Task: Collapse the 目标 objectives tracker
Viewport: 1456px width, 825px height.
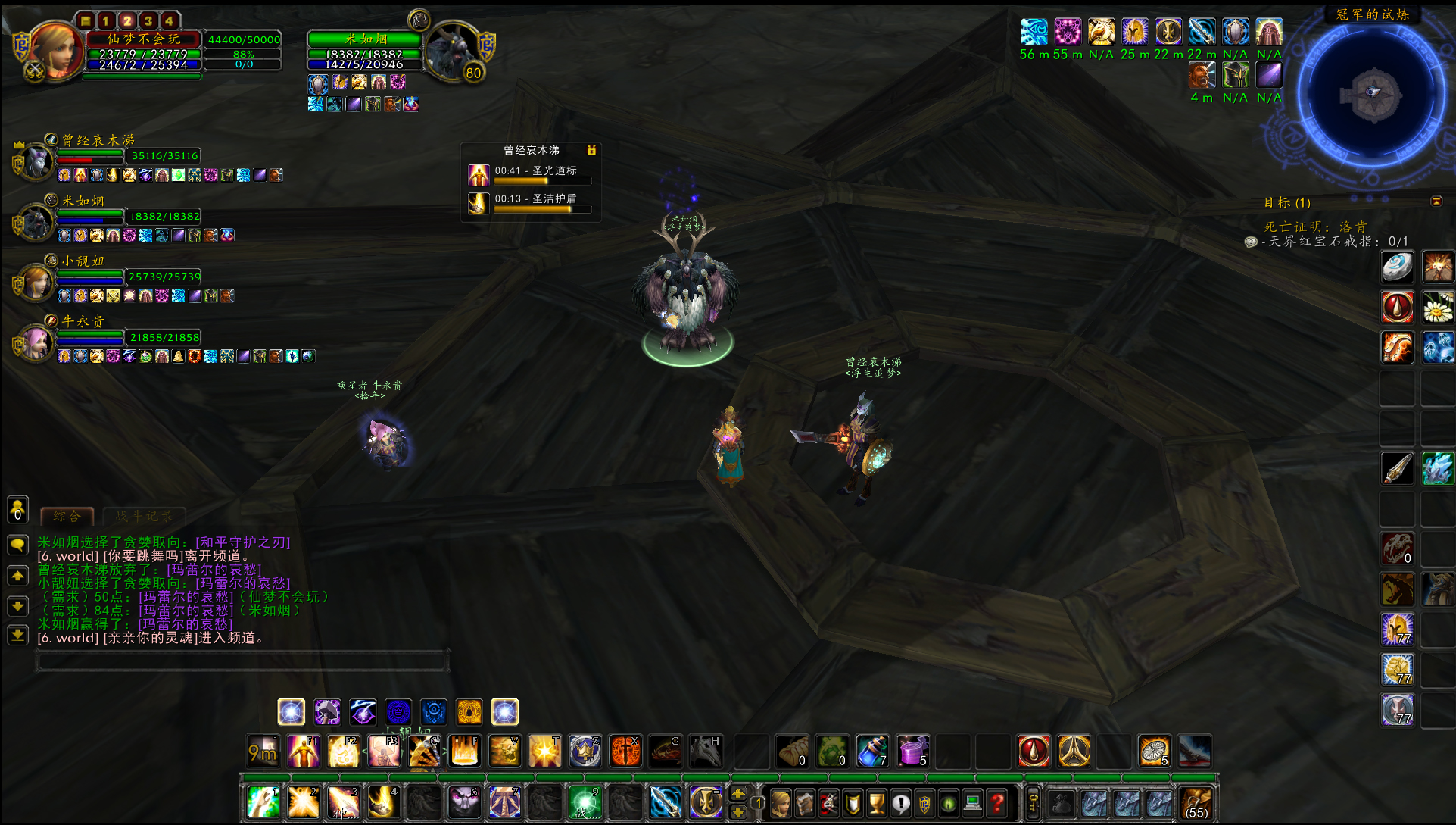Action: coord(1436,202)
